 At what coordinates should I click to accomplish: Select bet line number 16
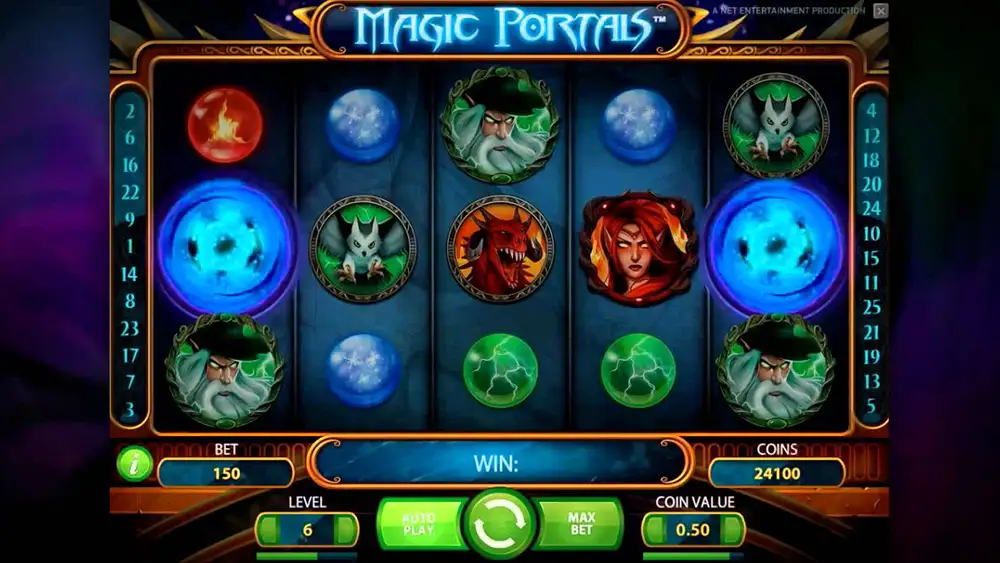130,165
